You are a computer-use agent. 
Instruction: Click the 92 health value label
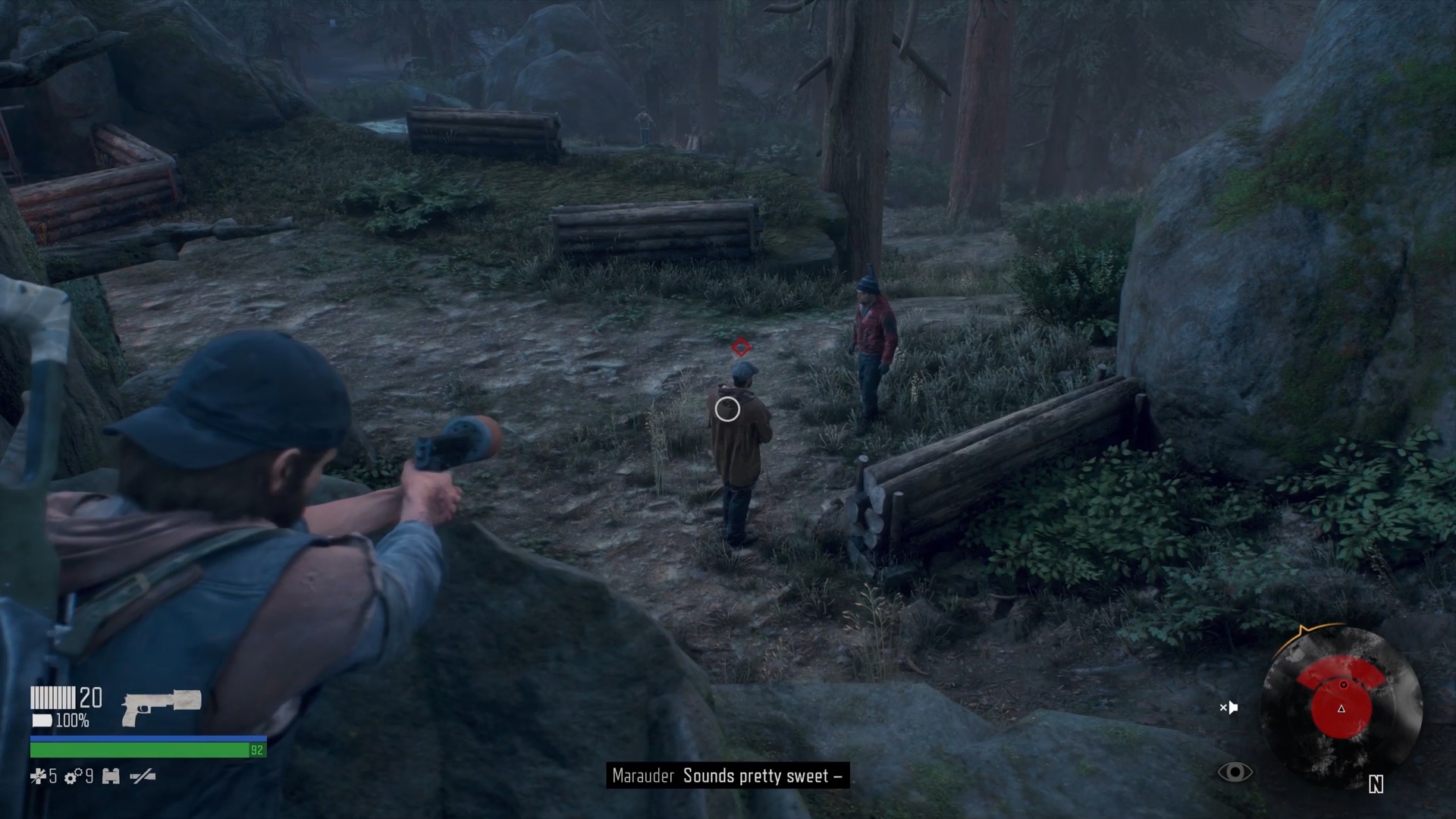pos(257,751)
